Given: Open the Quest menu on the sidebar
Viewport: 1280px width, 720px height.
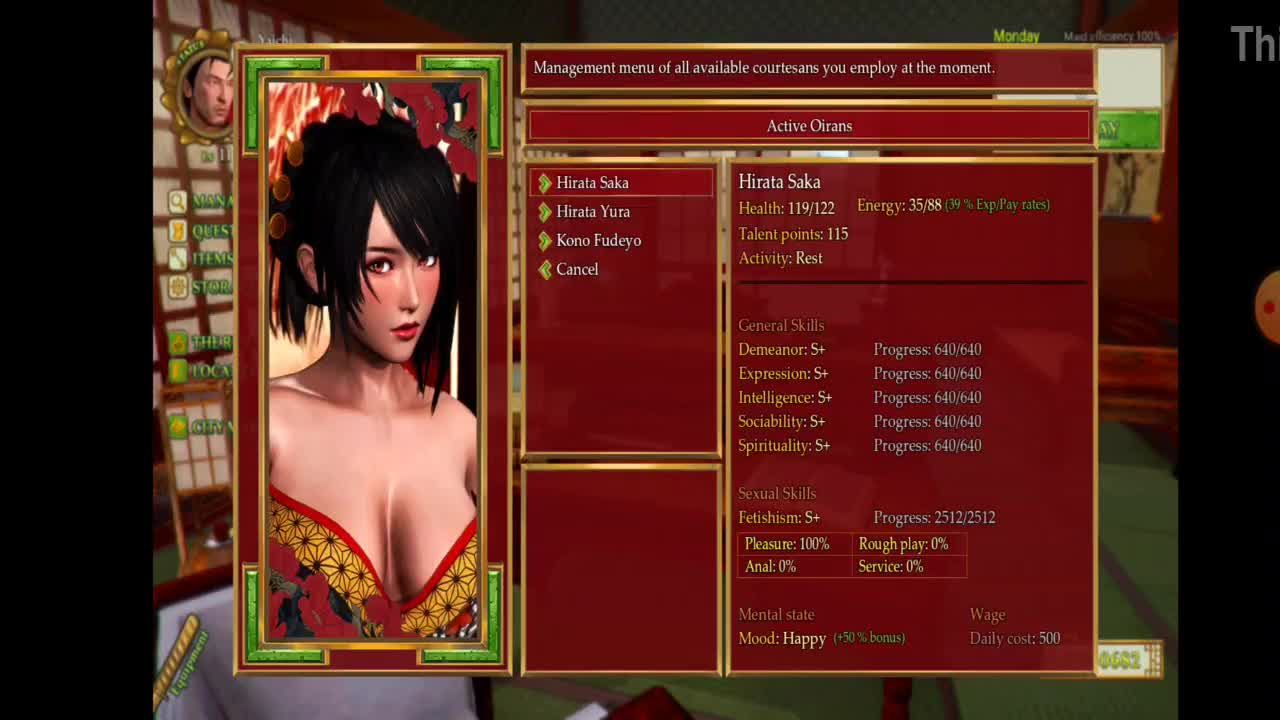Looking at the screenshot, I should point(202,231).
